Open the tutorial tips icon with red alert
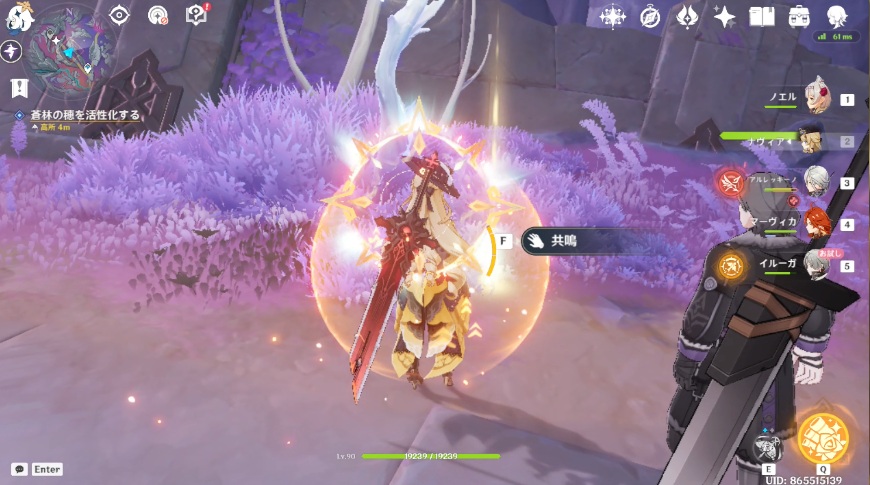Screen dimensions: 870x485 pyautogui.click(x=196, y=15)
